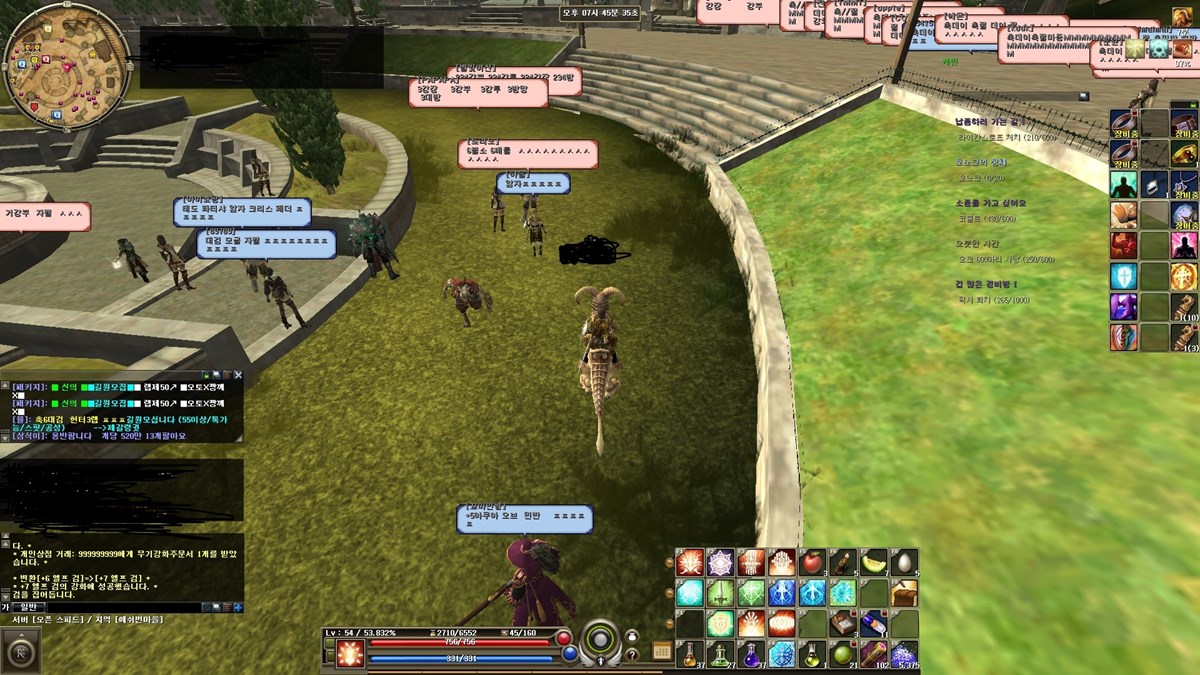Image resolution: width=1200 pixels, height=675 pixels.
Task: Open the calendar grid icon
Action: tap(662, 651)
